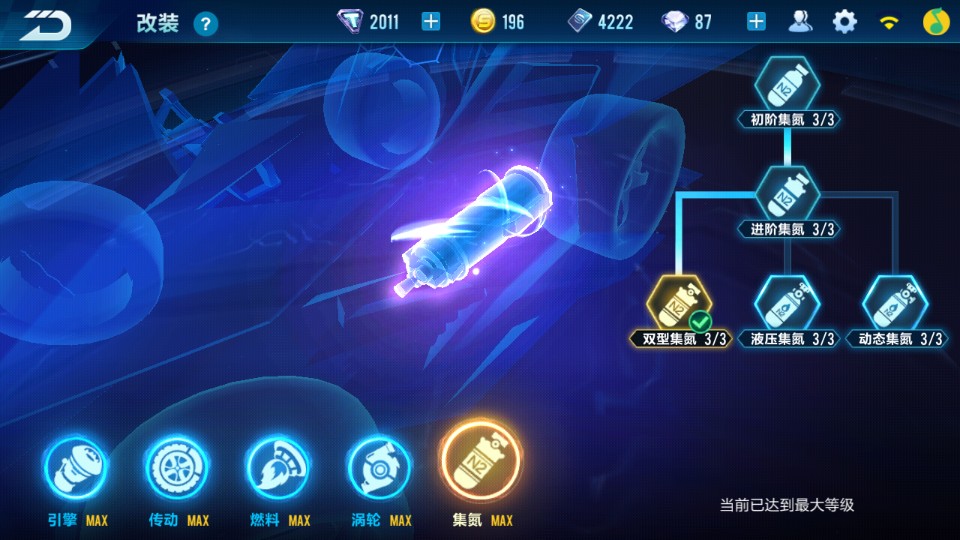Open the player profile icon
This screenshot has height=540, width=960.
800,22
